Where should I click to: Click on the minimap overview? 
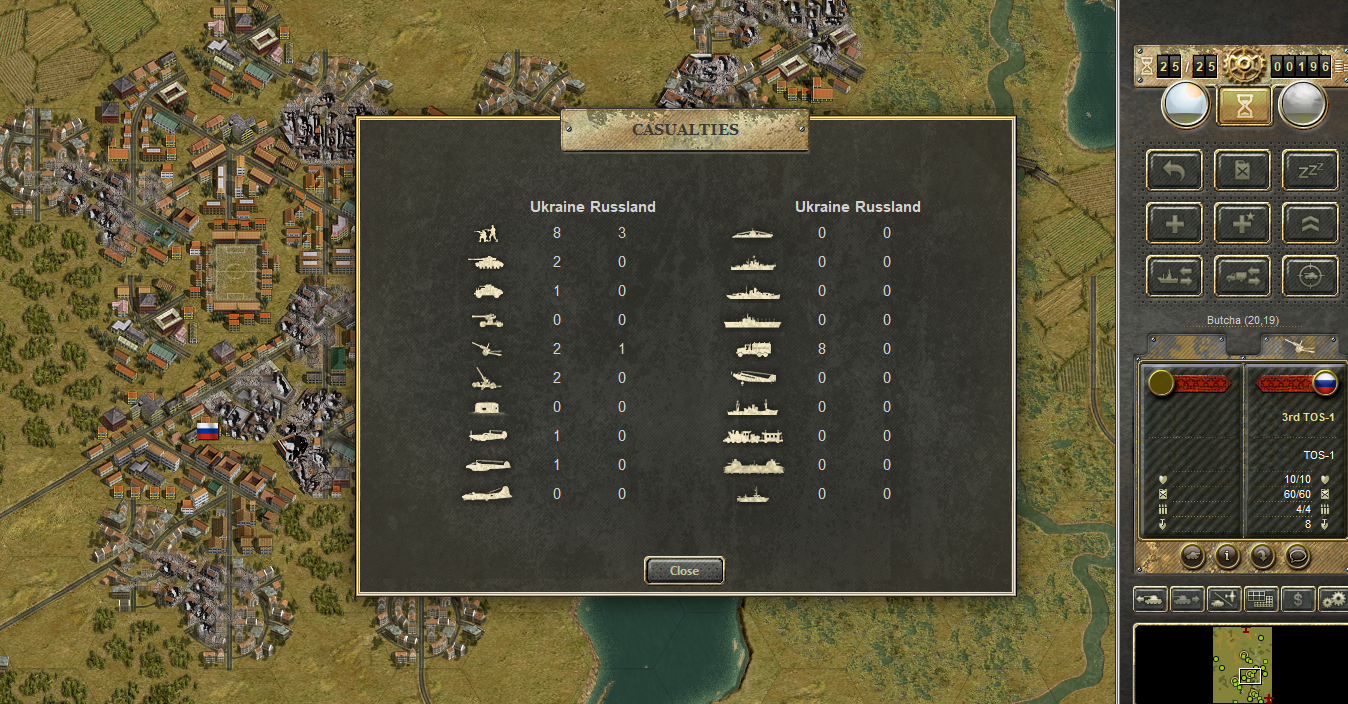pyautogui.click(x=1242, y=664)
